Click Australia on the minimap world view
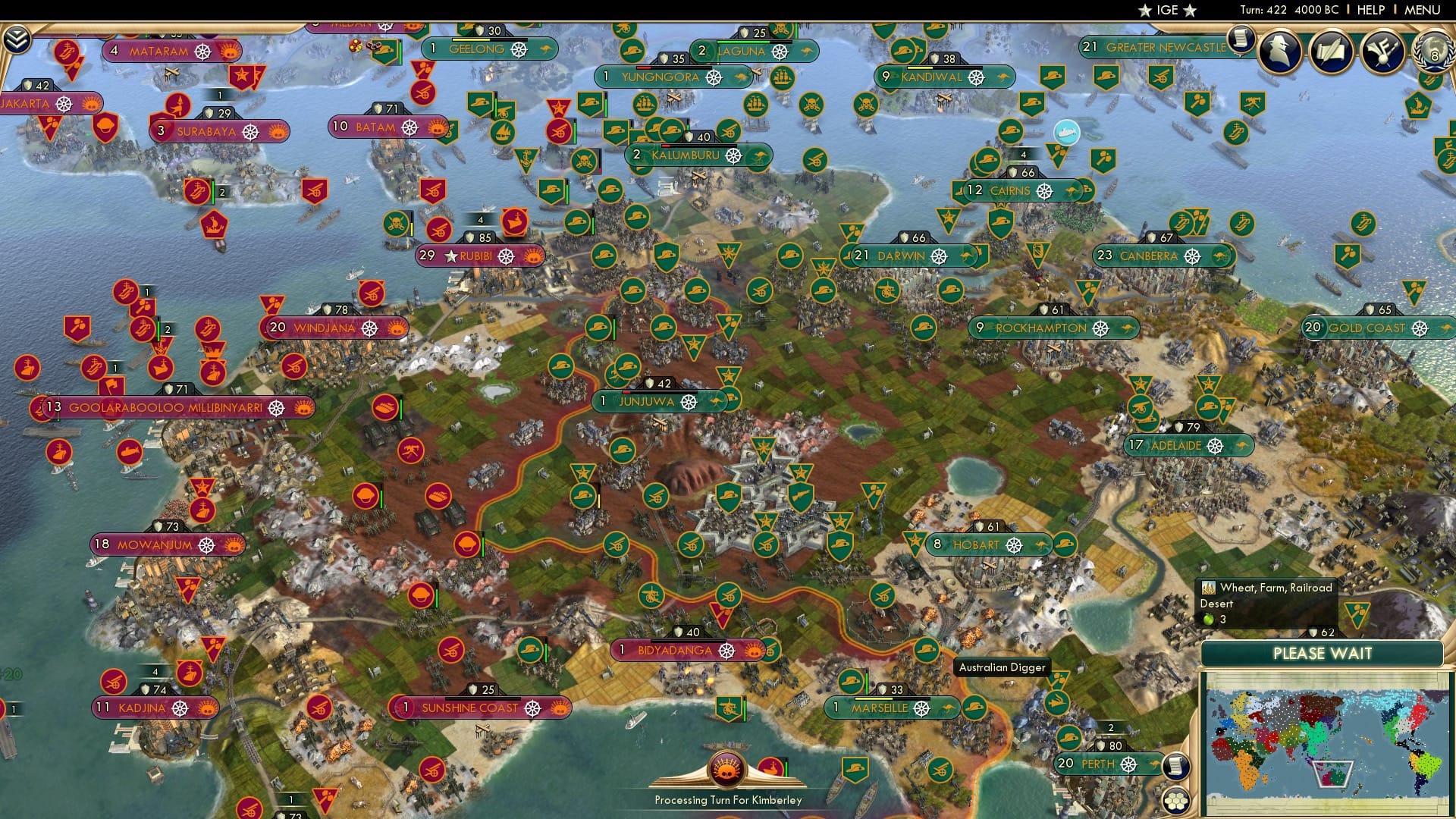Viewport: 1456px width, 819px height. (x=1332, y=775)
